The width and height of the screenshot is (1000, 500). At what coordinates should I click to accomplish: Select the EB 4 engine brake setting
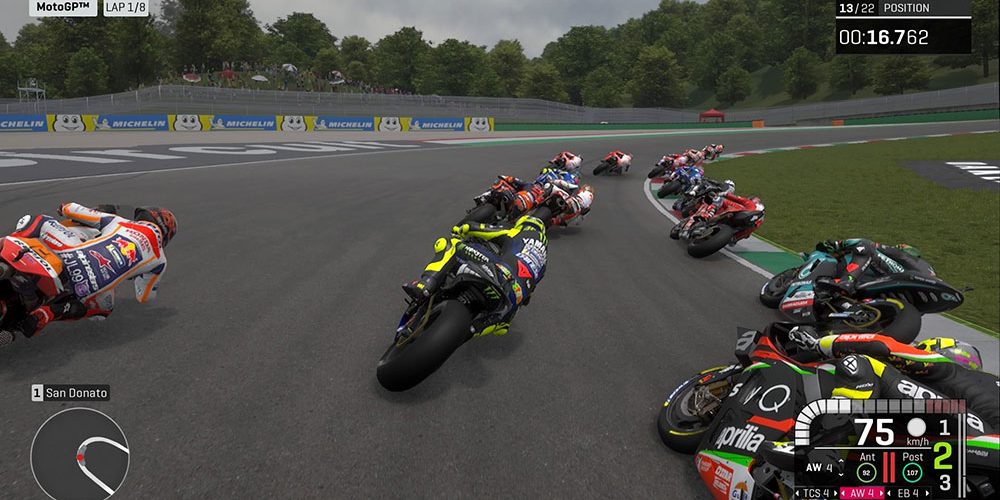[908, 493]
